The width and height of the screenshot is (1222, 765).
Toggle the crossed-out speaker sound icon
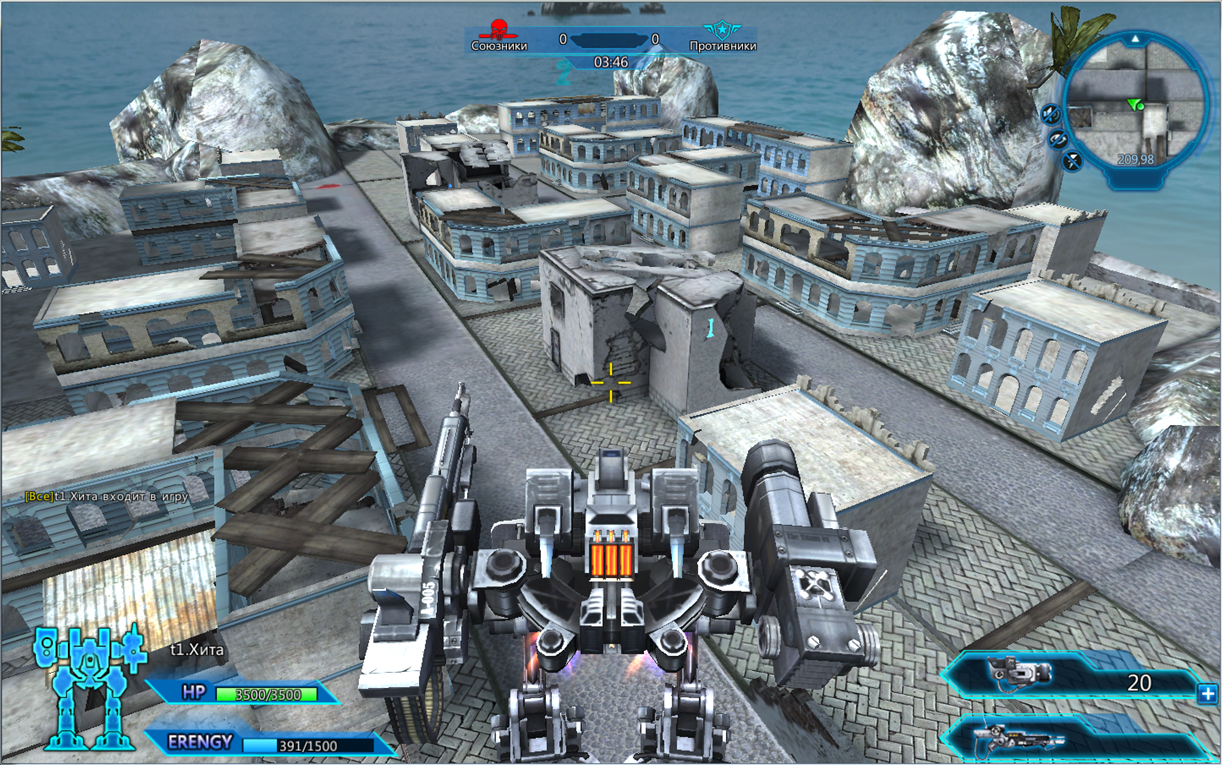(x=1050, y=114)
